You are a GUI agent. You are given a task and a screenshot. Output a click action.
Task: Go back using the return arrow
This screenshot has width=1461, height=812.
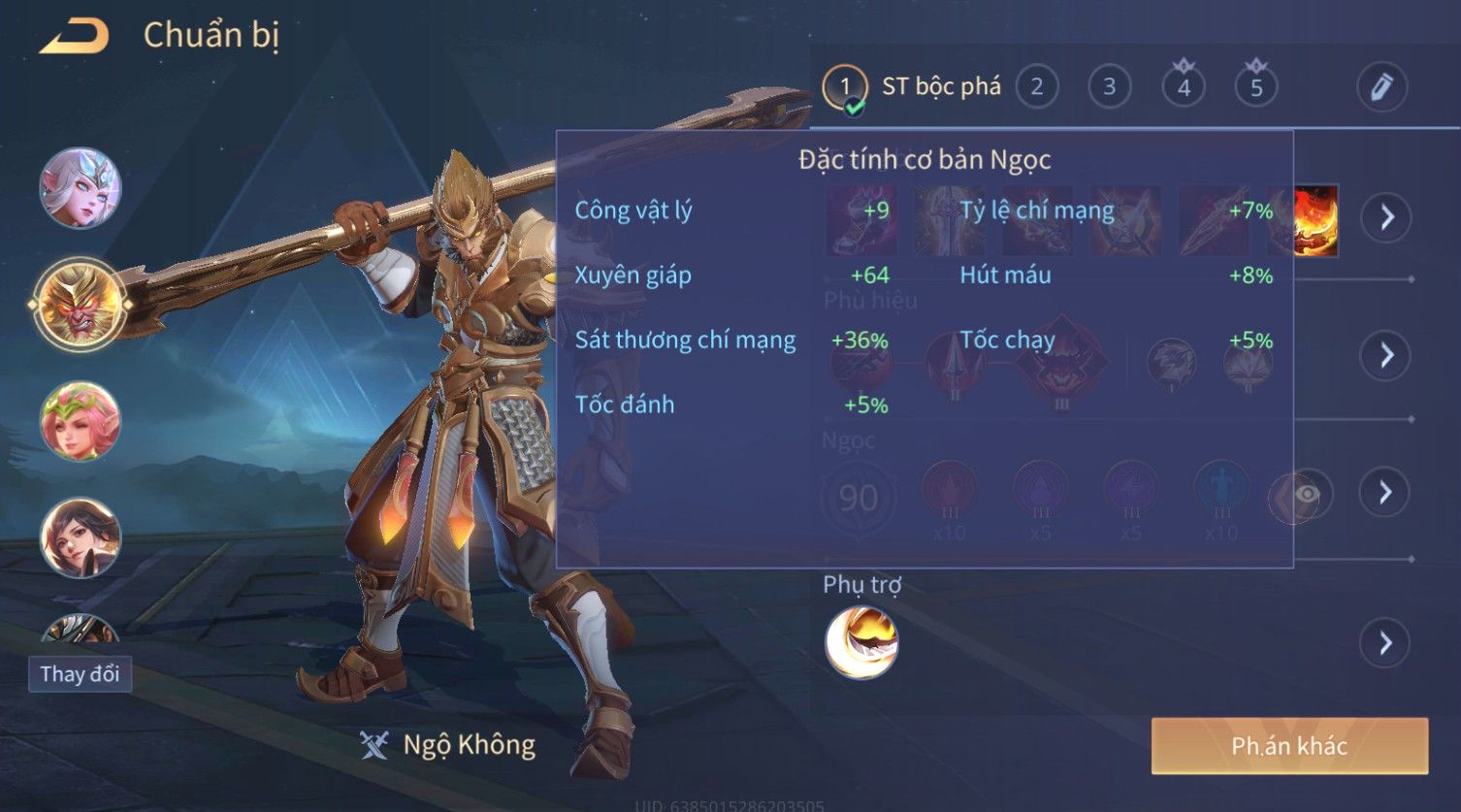point(74,37)
